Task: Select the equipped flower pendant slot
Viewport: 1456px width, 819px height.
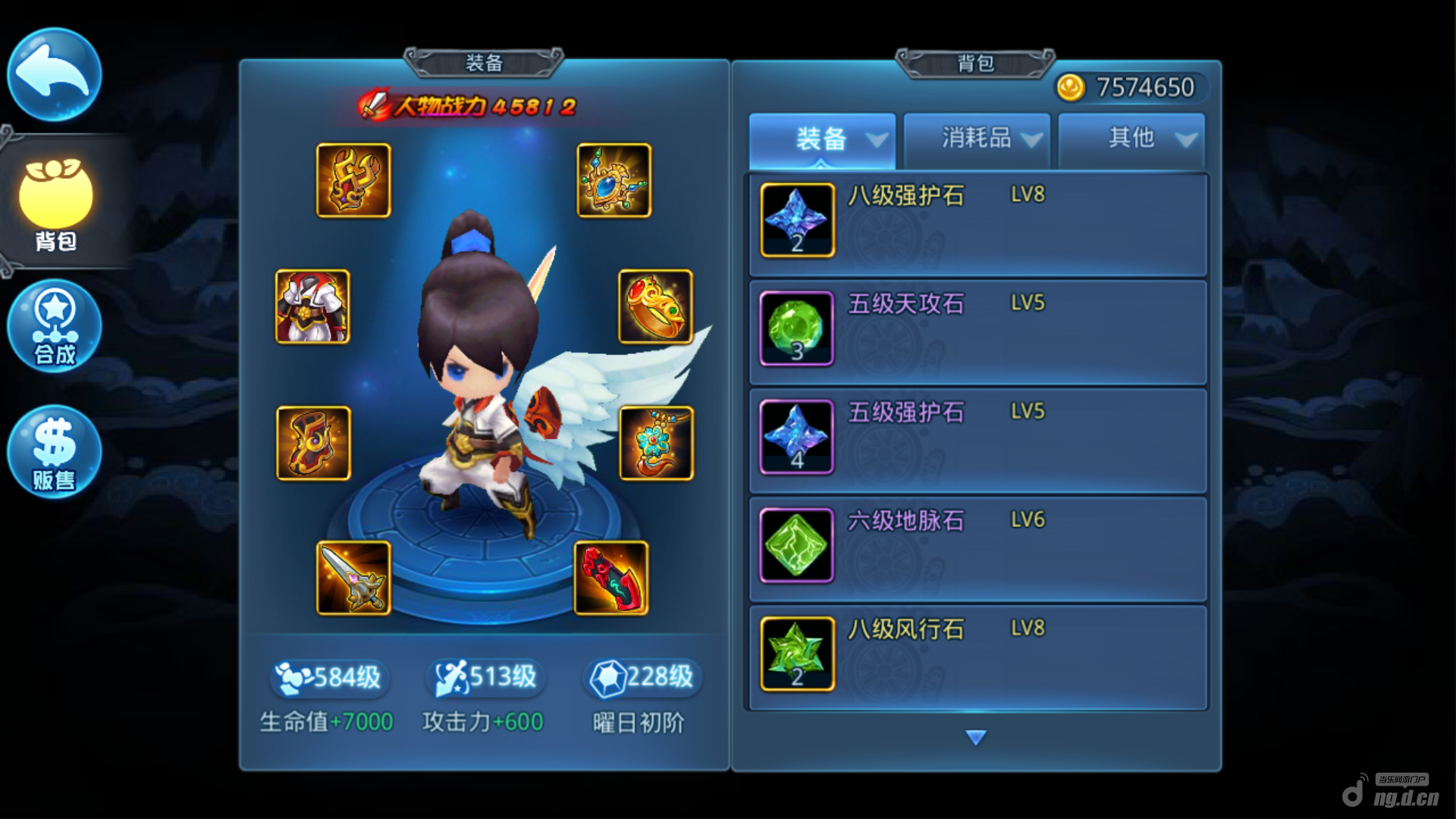Action: pyautogui.click(x=657, y=443)
